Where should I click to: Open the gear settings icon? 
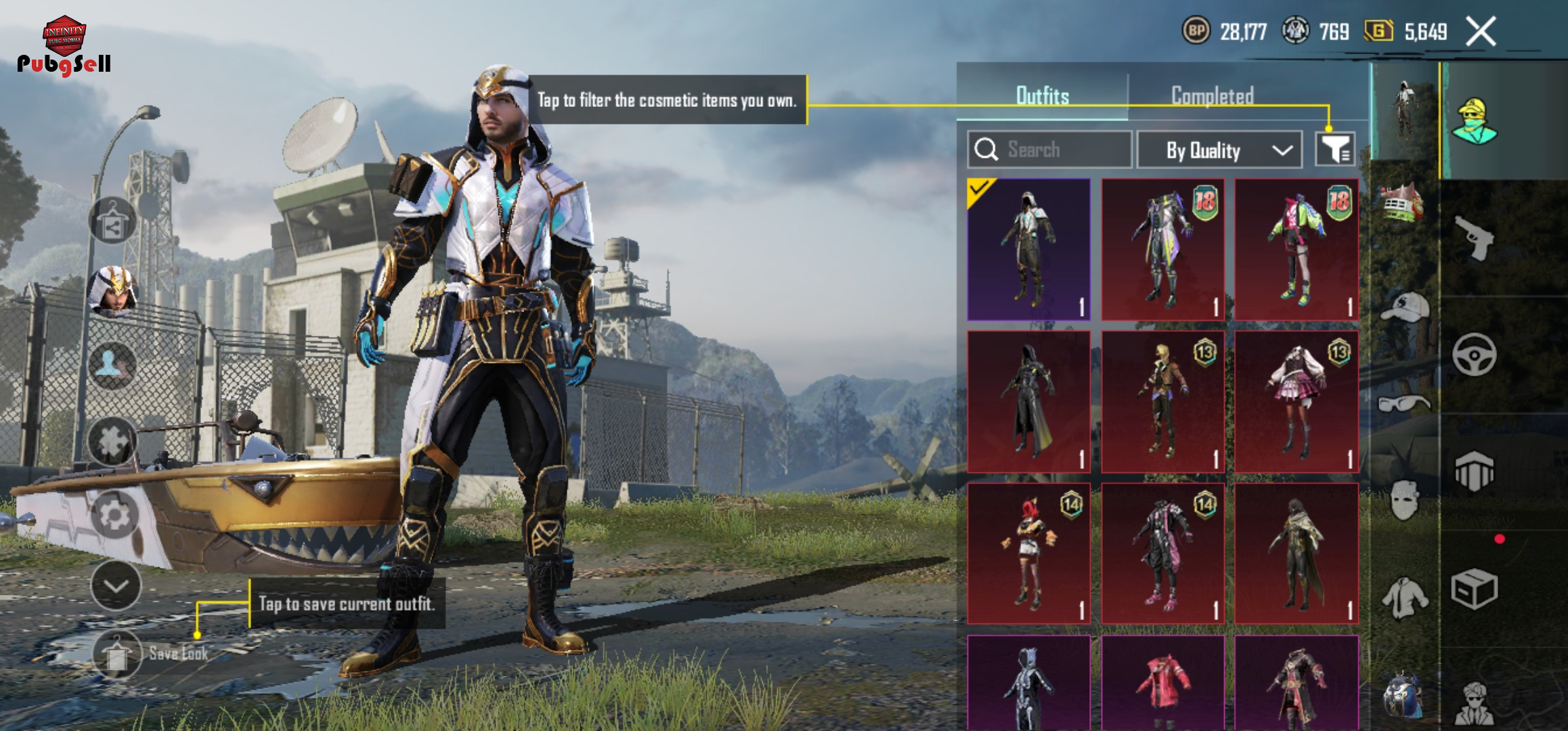point(114,516)
